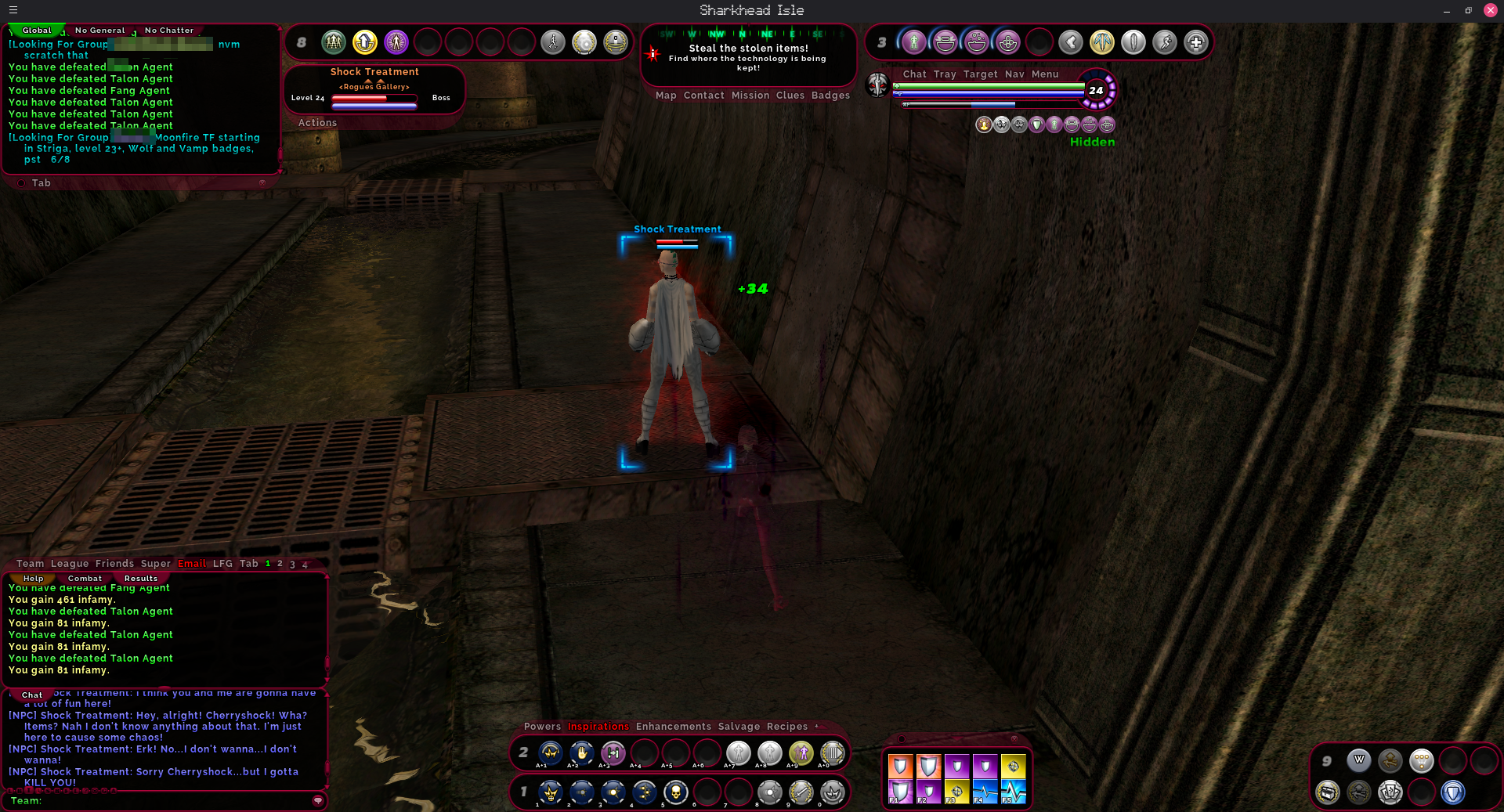Close the game window

point(1490,10)
